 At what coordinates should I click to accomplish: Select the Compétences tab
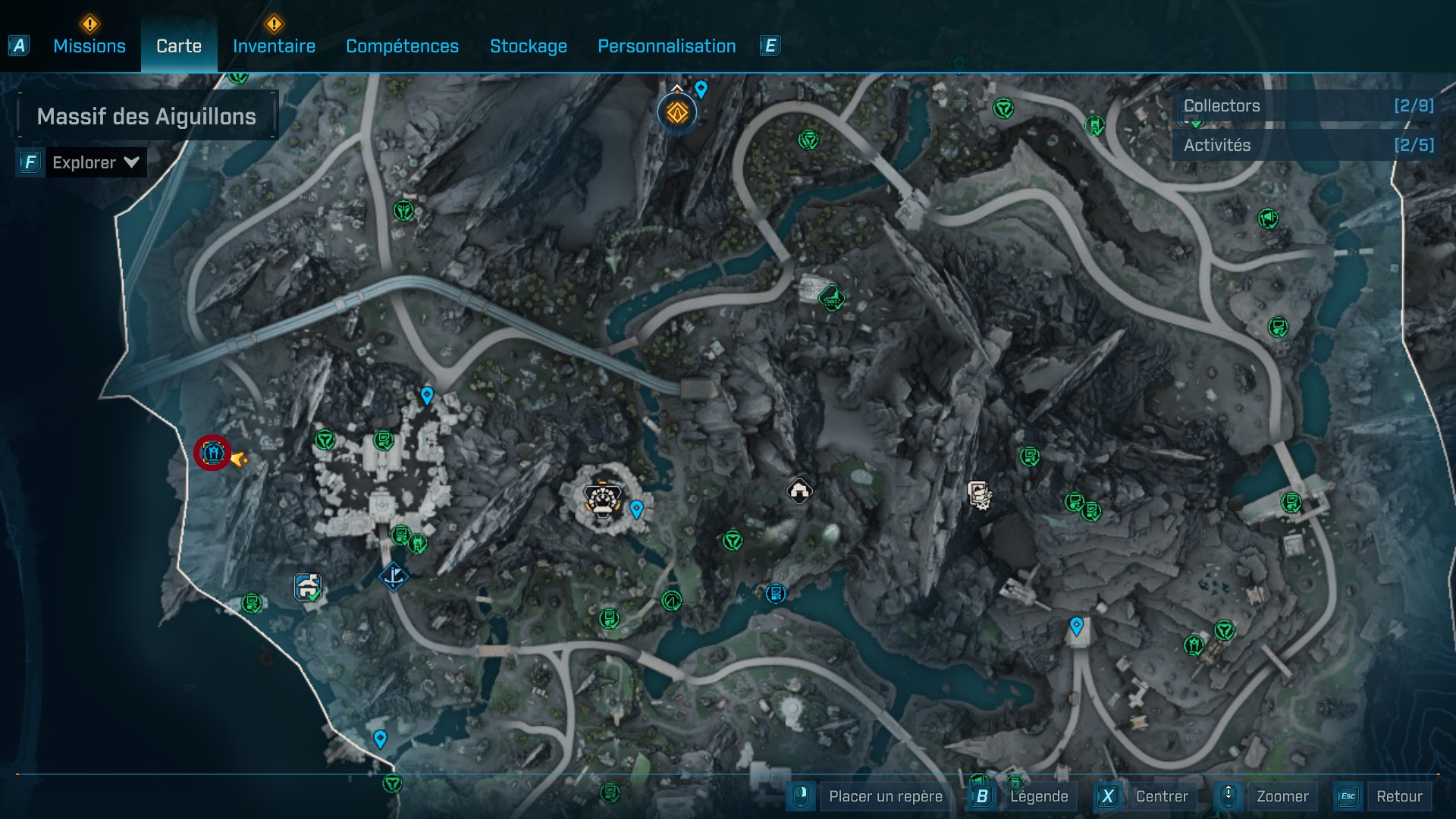(x=402, y=46)
